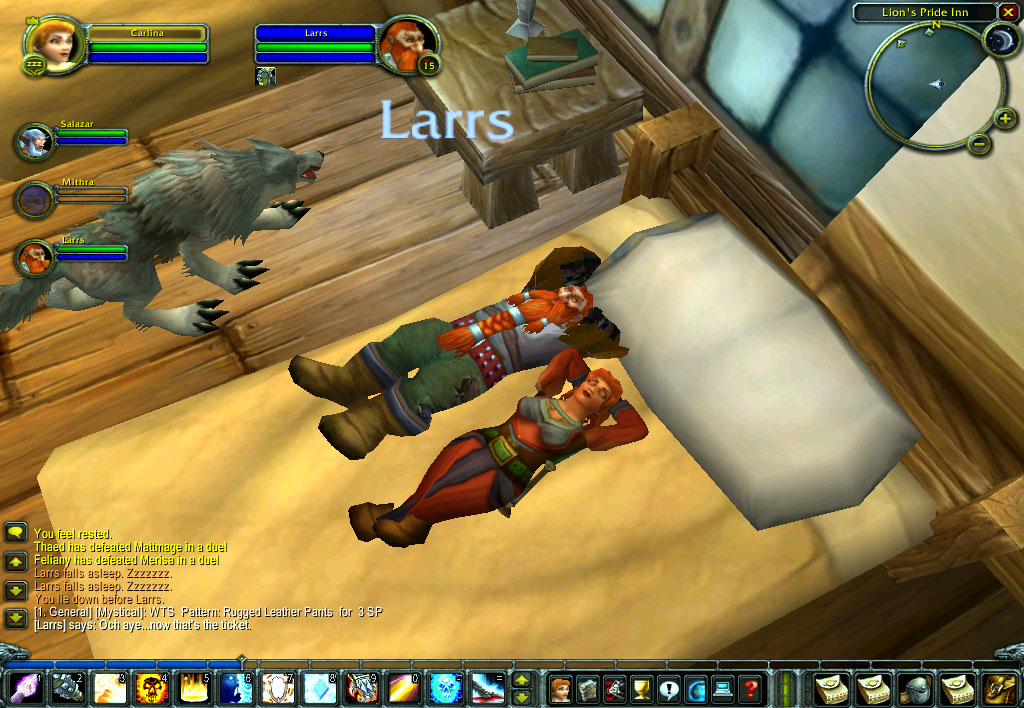
Task: Open the quest log goblet button
Action: point(642,688)
